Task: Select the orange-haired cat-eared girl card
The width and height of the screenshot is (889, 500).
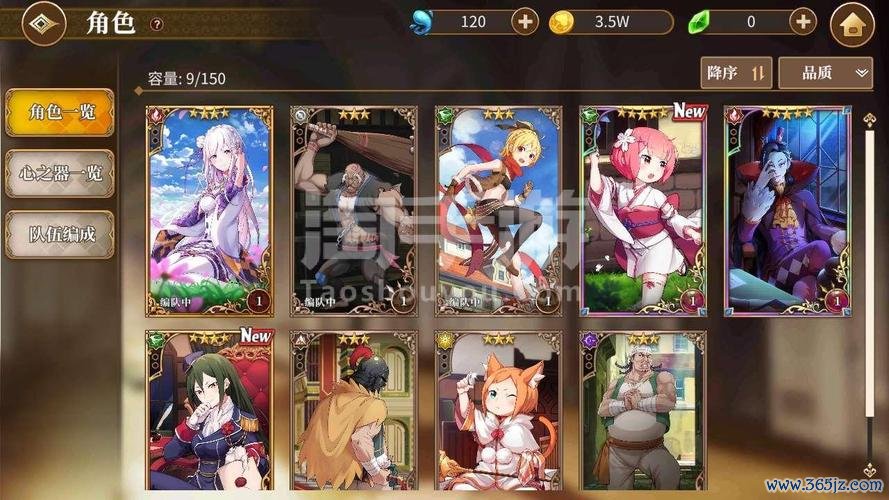Action: [x=498, y=412]
